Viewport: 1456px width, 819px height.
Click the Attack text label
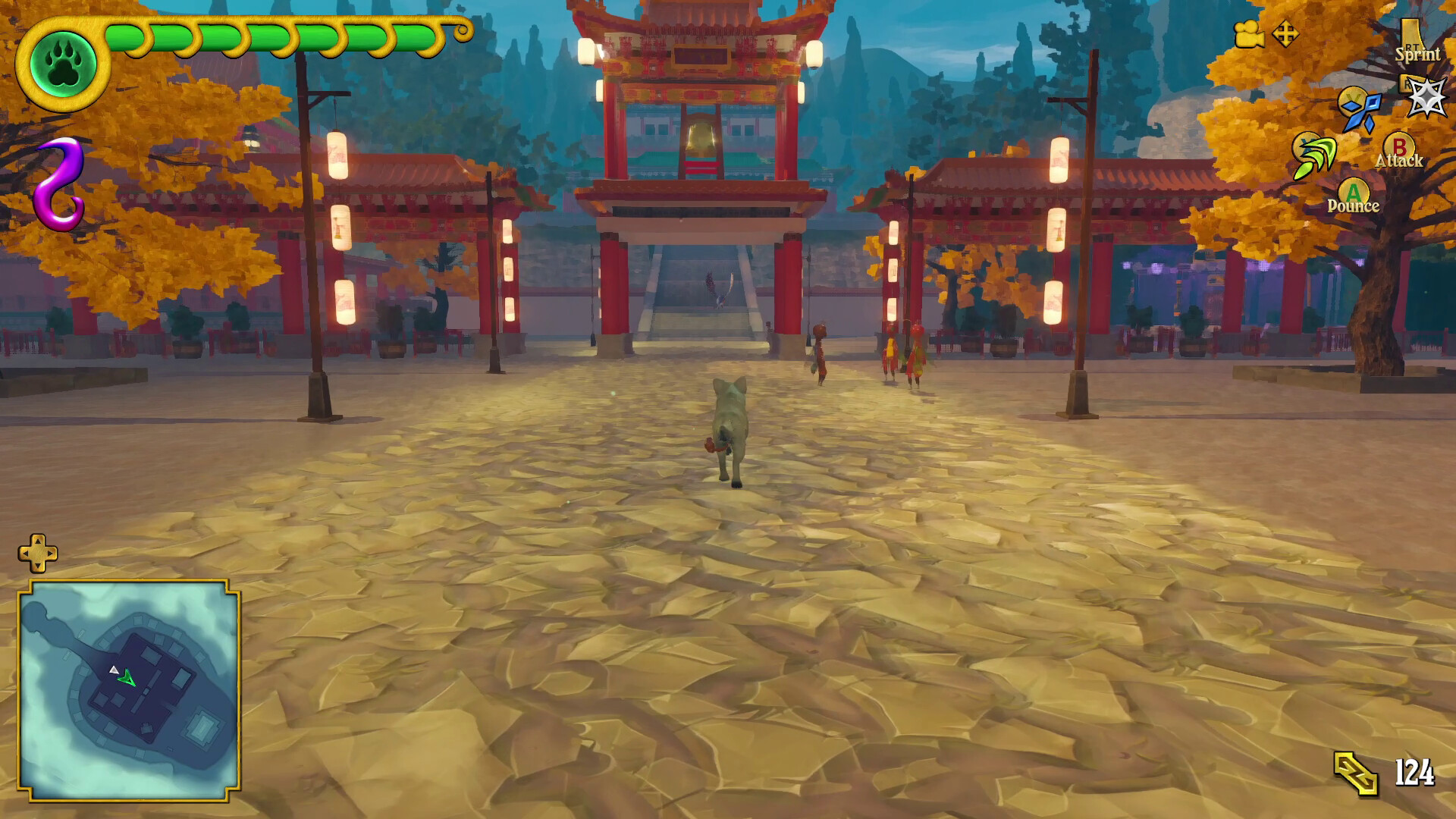pos(1400,161)
